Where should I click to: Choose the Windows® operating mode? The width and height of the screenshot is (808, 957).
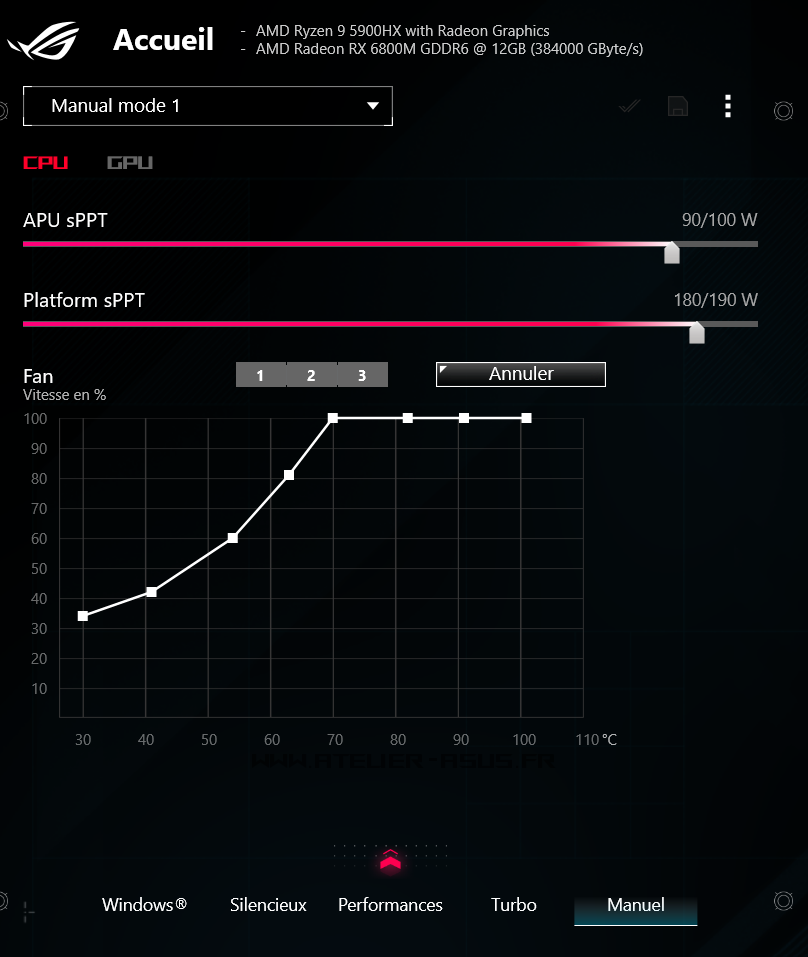point(144,905)
